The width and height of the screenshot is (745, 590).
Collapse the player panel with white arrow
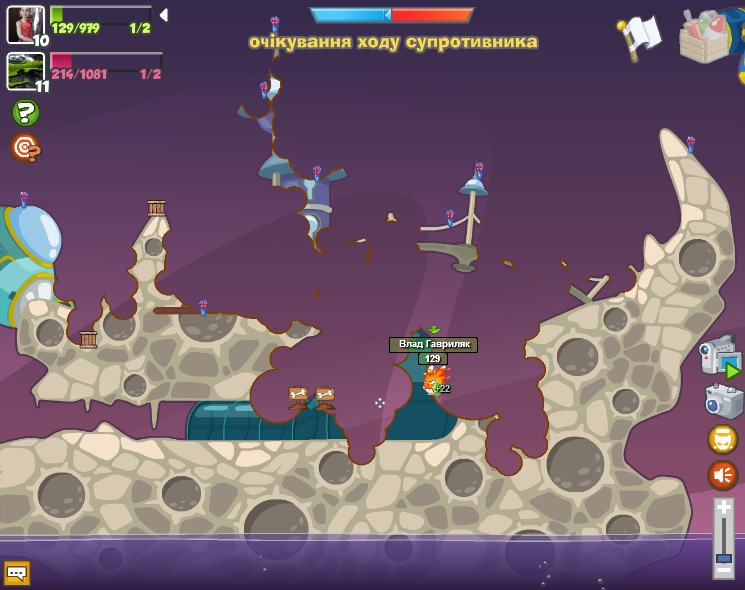tap(163, 15)
